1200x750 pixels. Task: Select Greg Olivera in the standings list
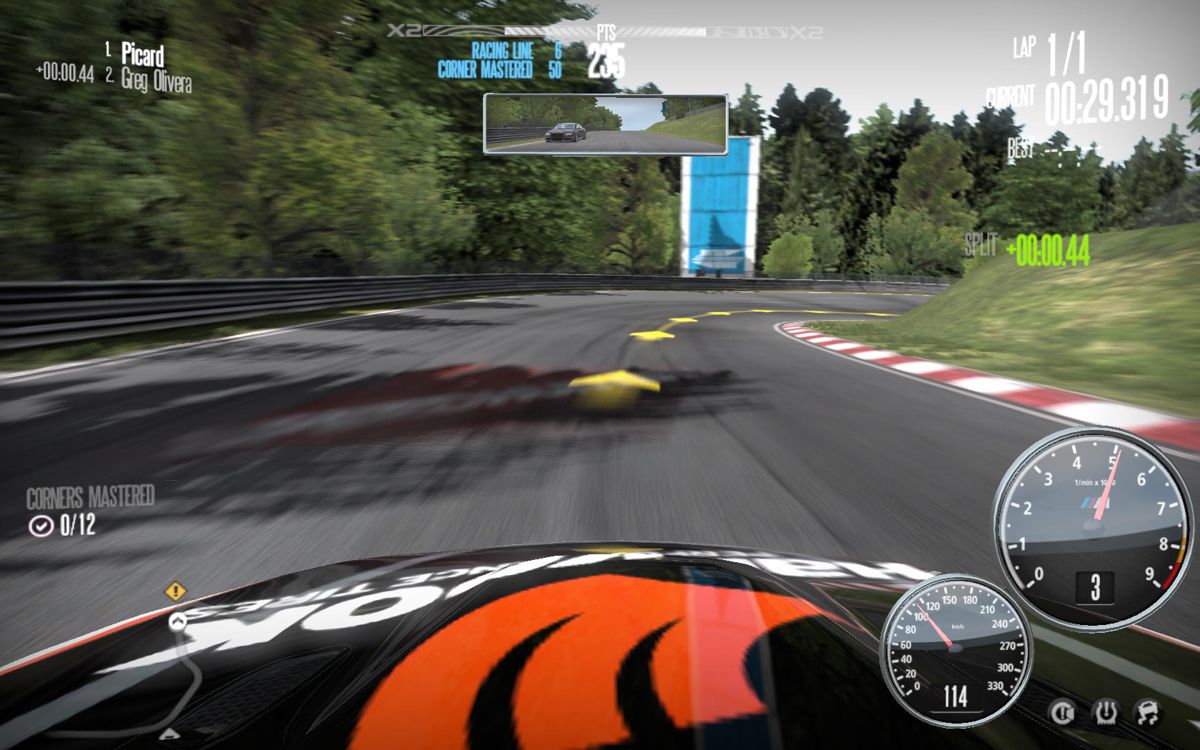point(155,79)
